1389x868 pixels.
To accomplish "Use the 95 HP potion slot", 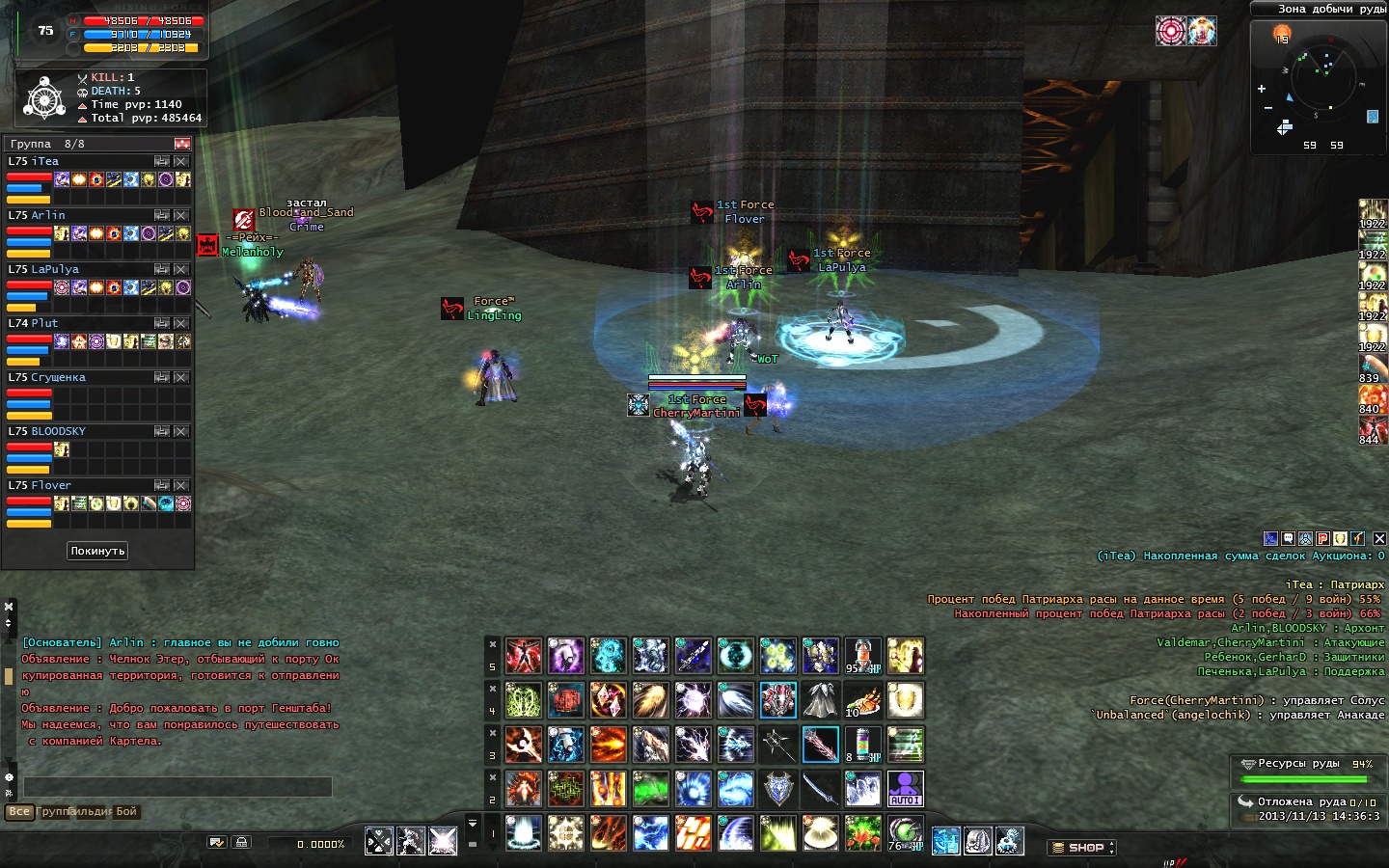I will (862, 656).
